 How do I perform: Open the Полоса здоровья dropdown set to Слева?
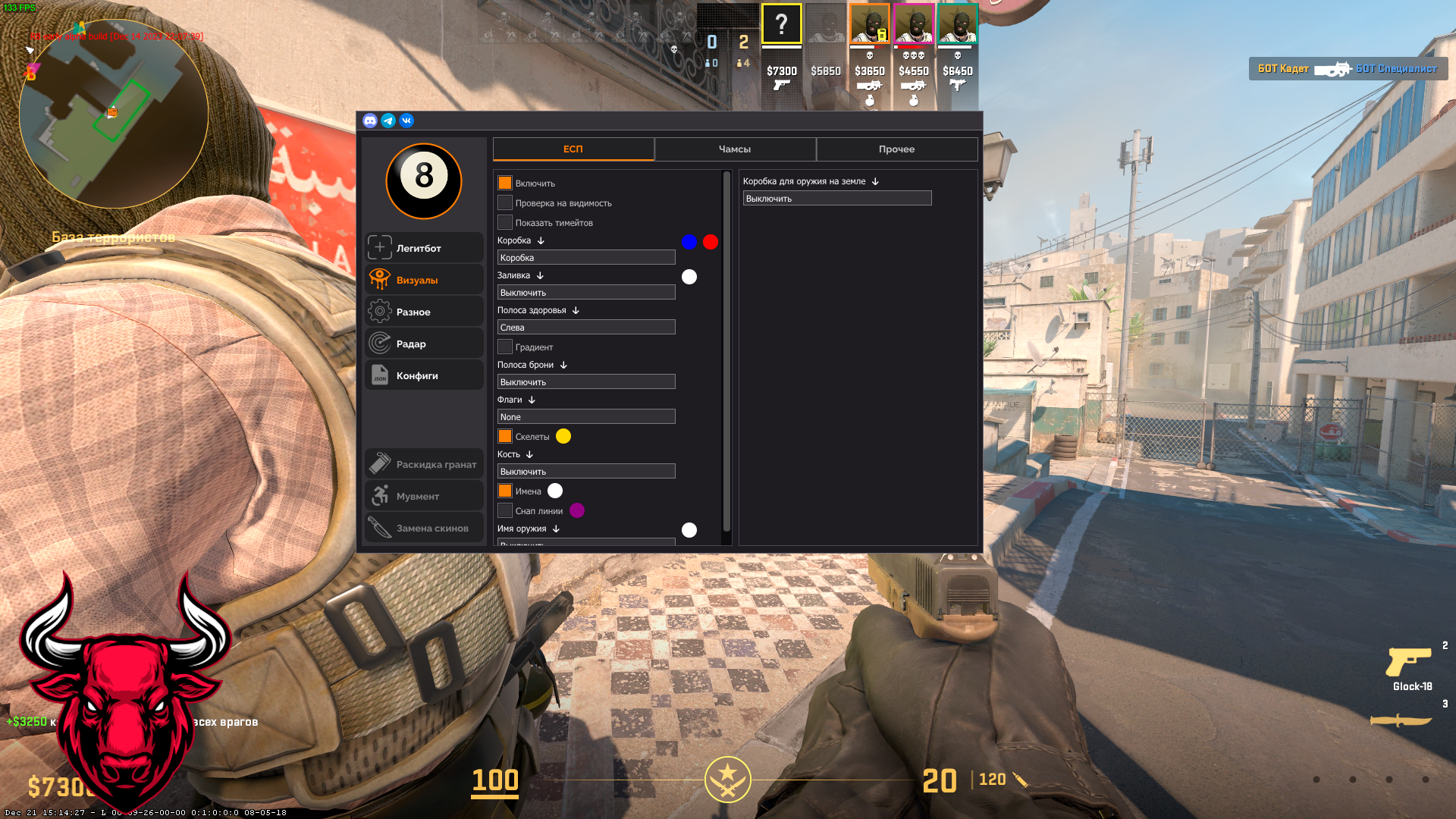click(x=585, y=327)
